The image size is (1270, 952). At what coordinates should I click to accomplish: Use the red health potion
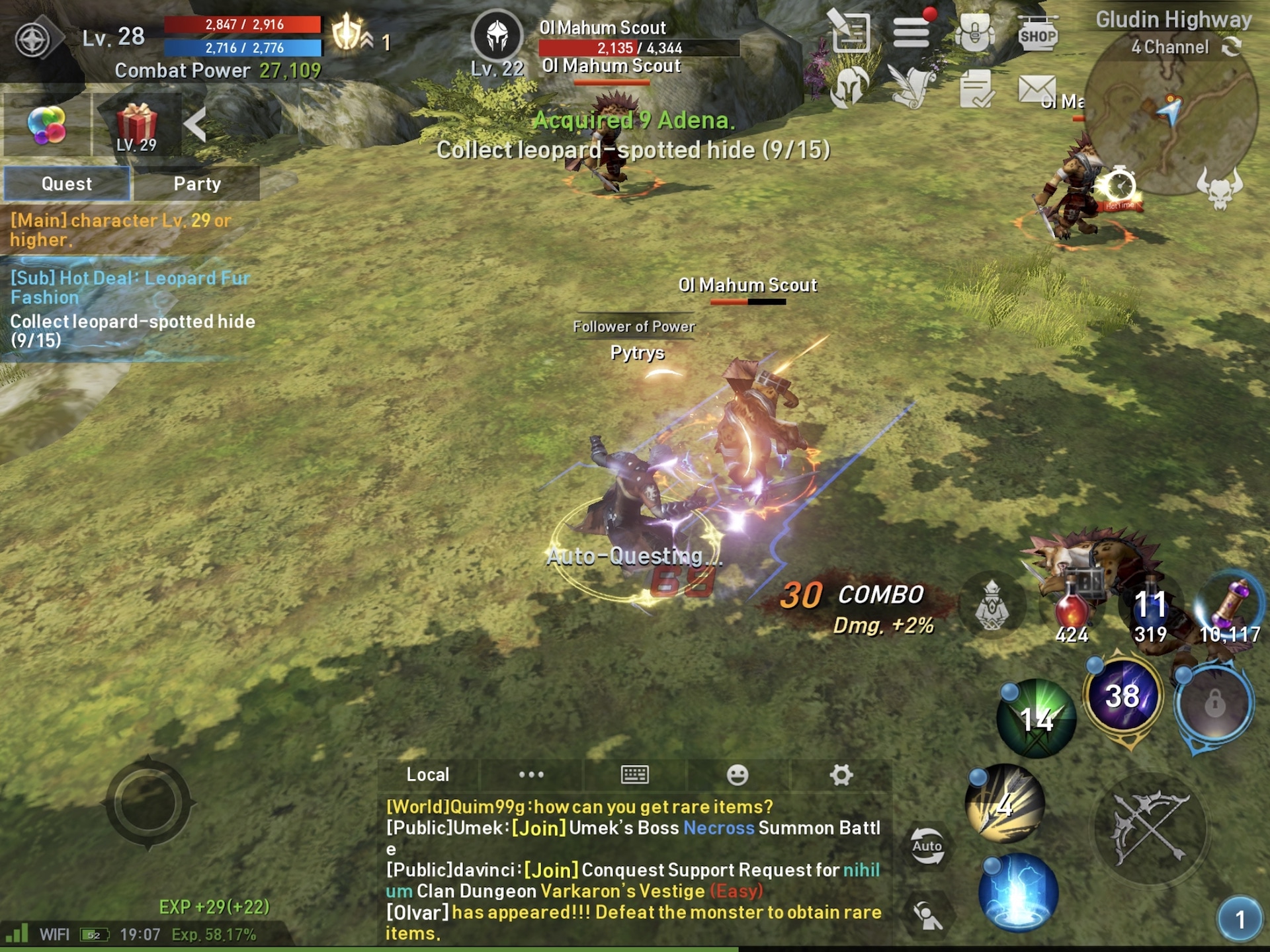tap(1072, 605)
